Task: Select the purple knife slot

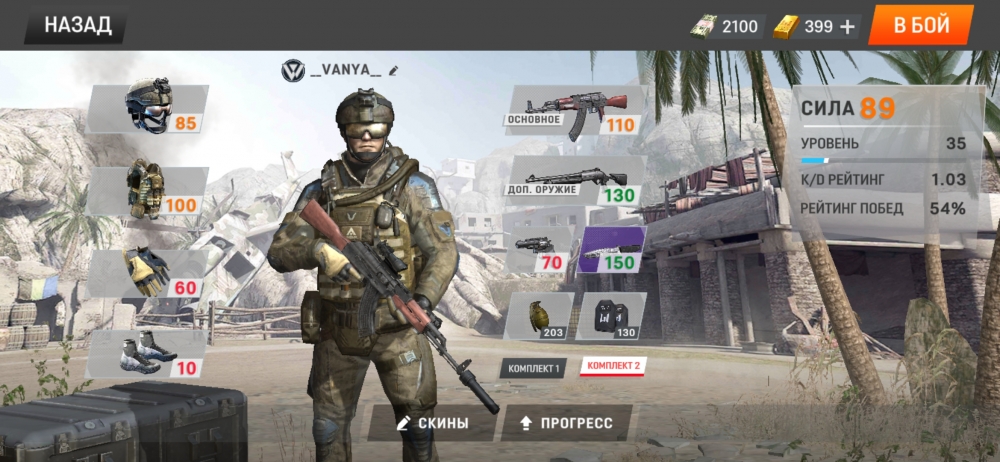Action: tap(612, 249)
